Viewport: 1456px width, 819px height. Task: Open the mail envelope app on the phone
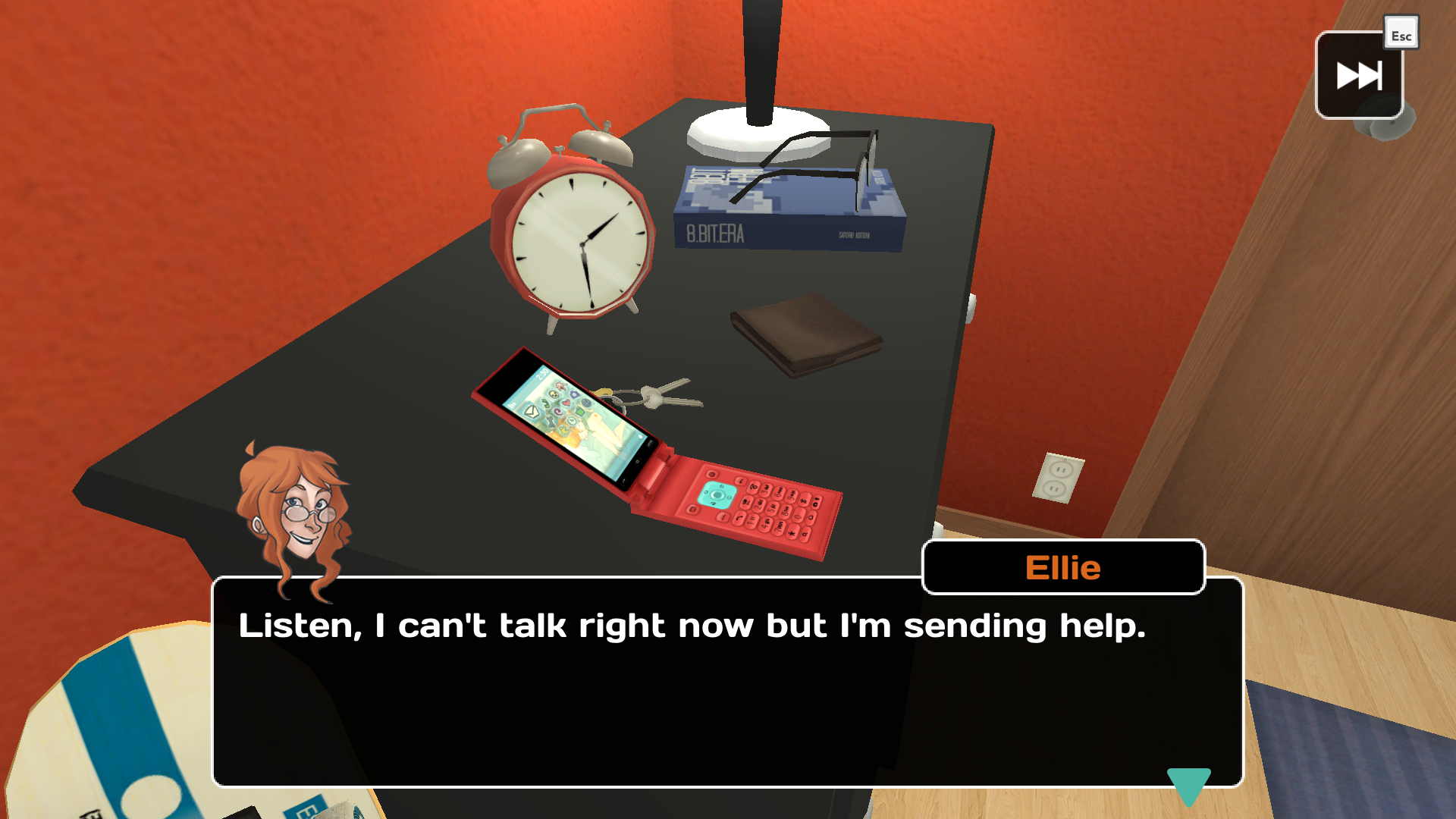[x=532, y=413]
